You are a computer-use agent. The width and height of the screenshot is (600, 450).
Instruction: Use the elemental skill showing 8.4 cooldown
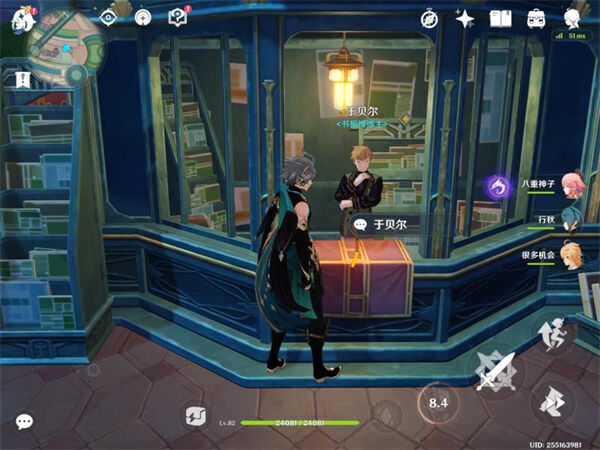[438, 403]
